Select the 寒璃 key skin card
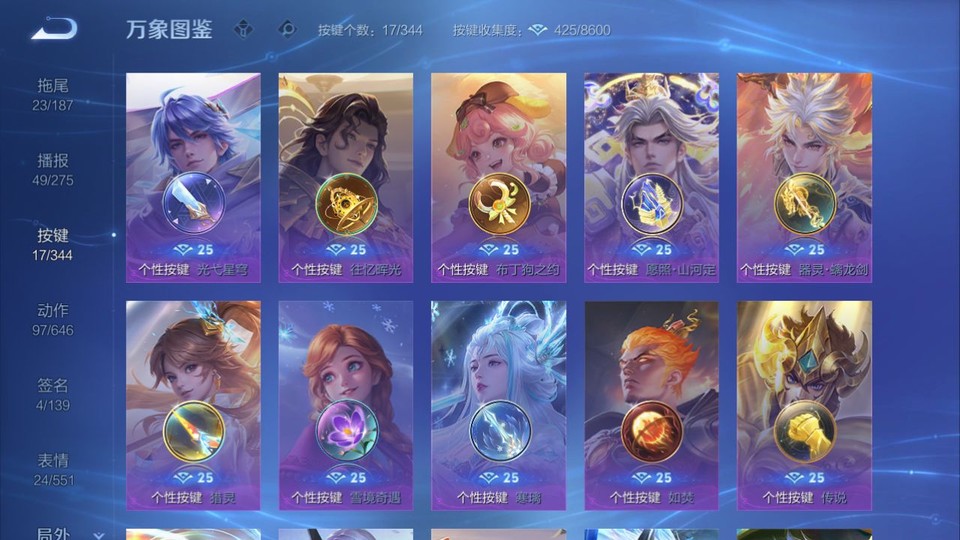This screenshot has height=540, width=960. pyautogui.click(x=498, y=405)
